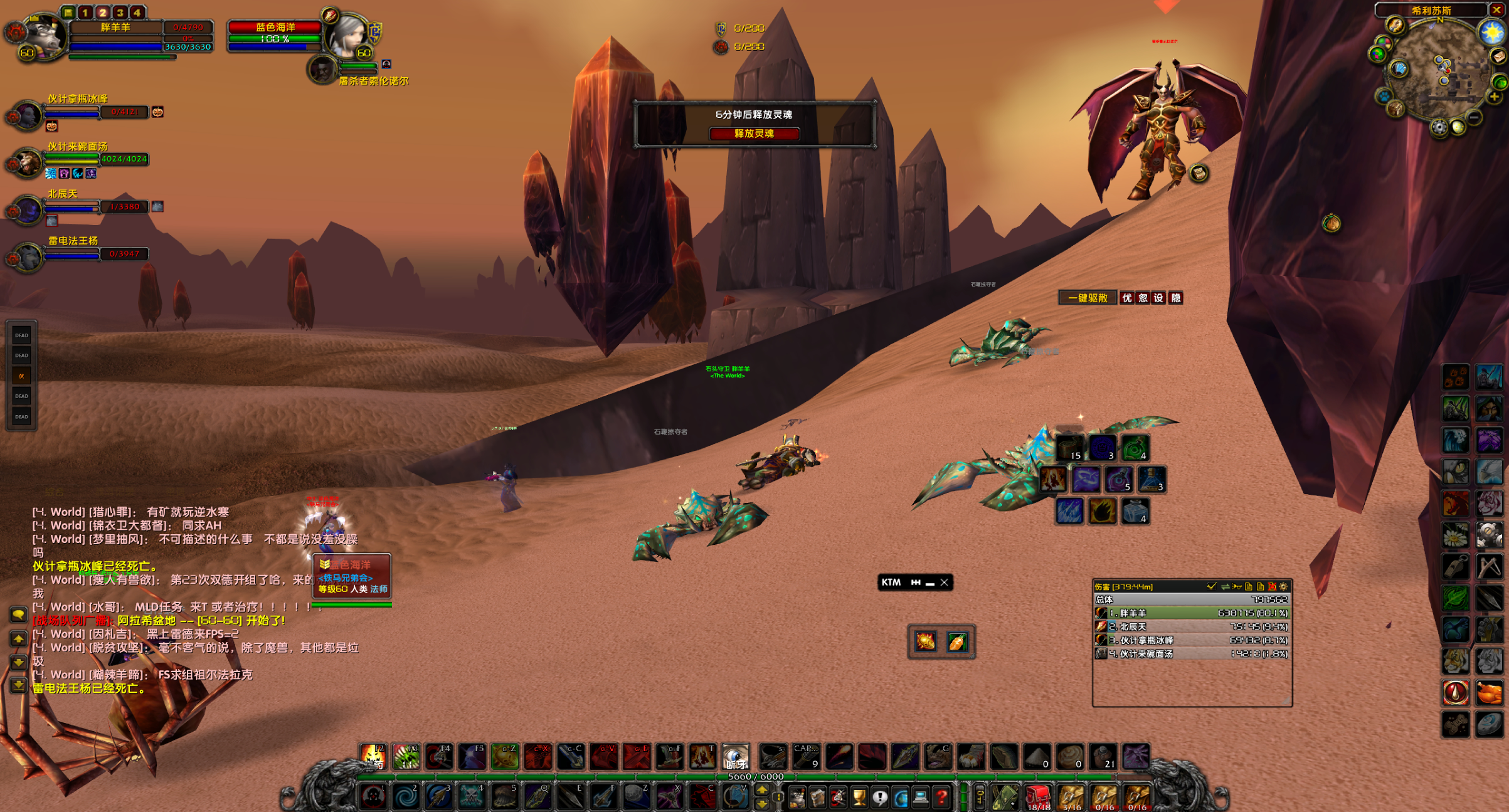This screenshot has width=1509, height=812.
Task: Activate the eye ability on the action bar
Action: [x=735, y=756]
